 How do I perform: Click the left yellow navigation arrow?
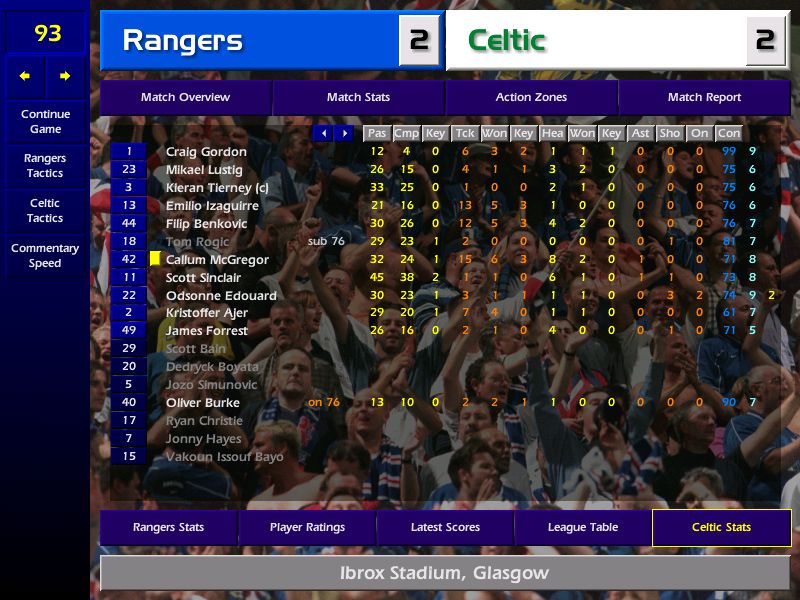25,76
